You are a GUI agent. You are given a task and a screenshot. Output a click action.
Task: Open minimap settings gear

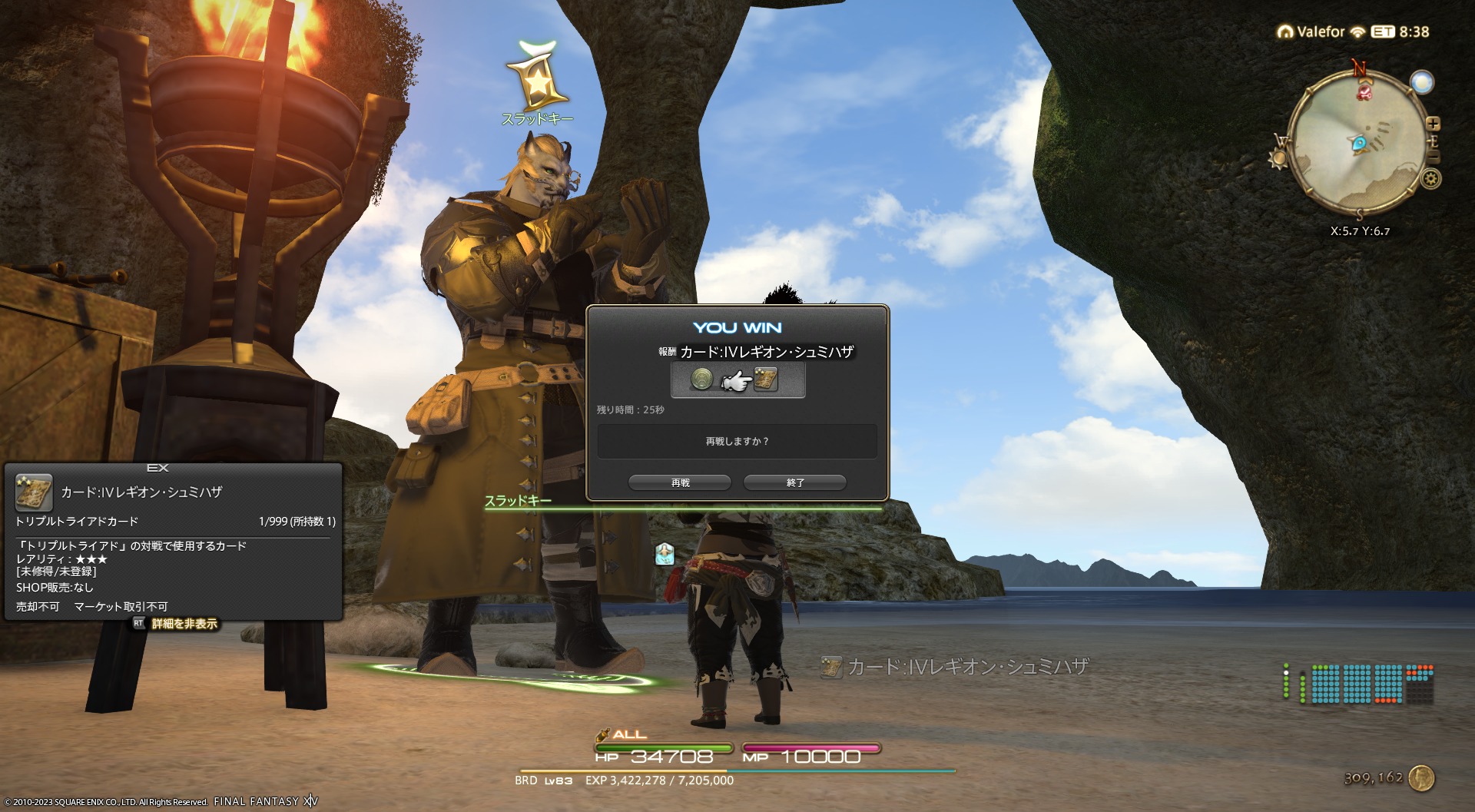(1430, 179)
